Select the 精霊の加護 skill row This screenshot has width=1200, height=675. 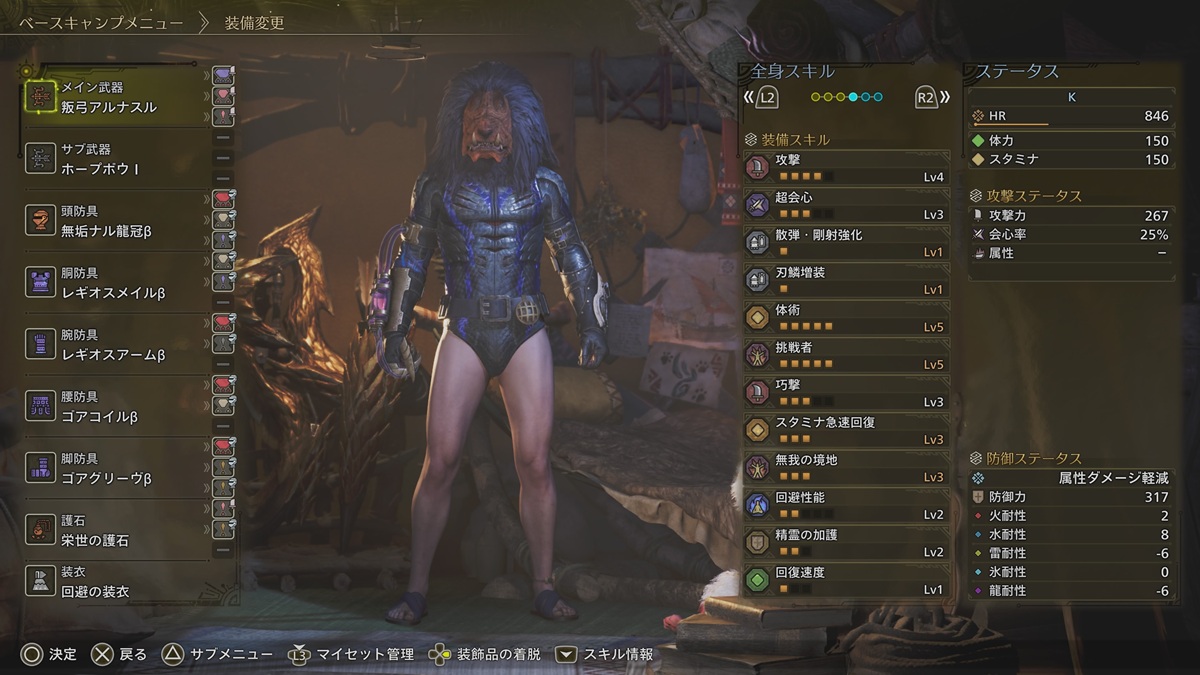click(846, 543)
